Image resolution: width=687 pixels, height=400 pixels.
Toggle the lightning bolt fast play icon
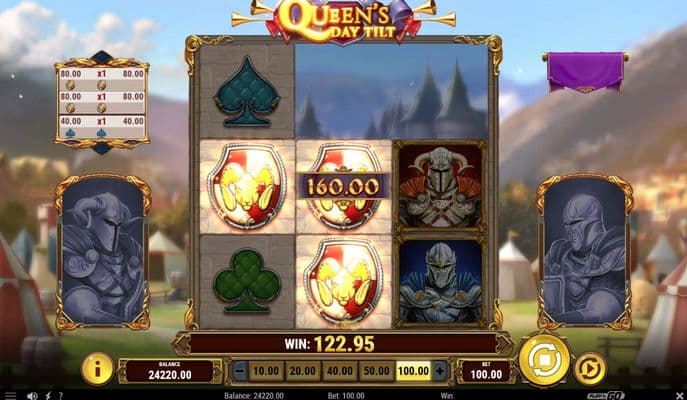tap(46, 395)
